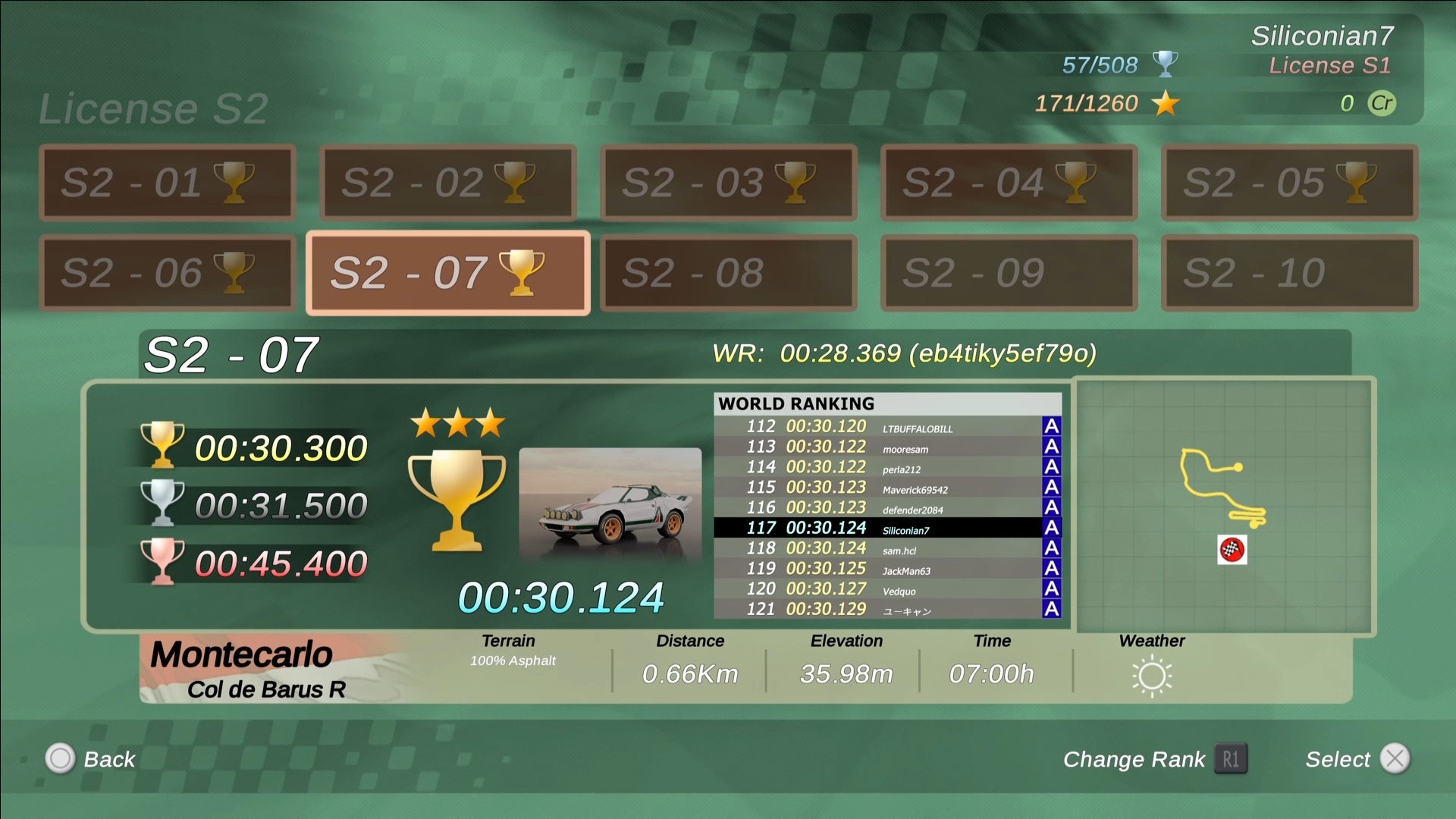Select the S2 - 01 license test

(167, 183)
